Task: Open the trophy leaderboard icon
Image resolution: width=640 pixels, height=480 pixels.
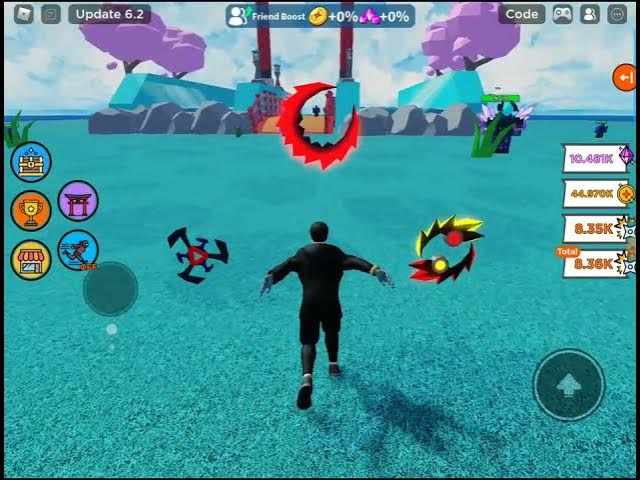Action: [31, 211]
